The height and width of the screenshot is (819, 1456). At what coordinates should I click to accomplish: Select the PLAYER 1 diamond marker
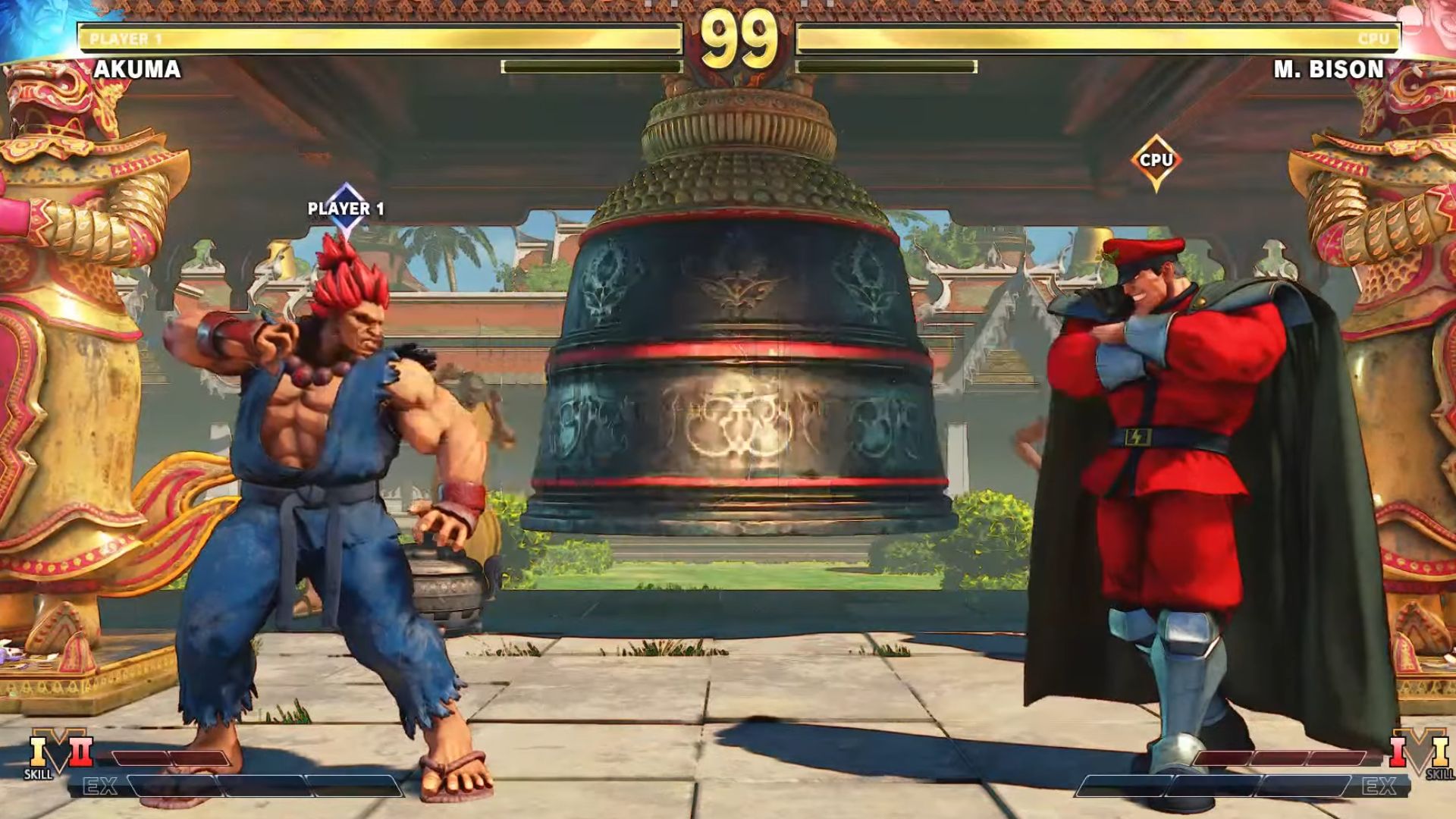(346, 209)
